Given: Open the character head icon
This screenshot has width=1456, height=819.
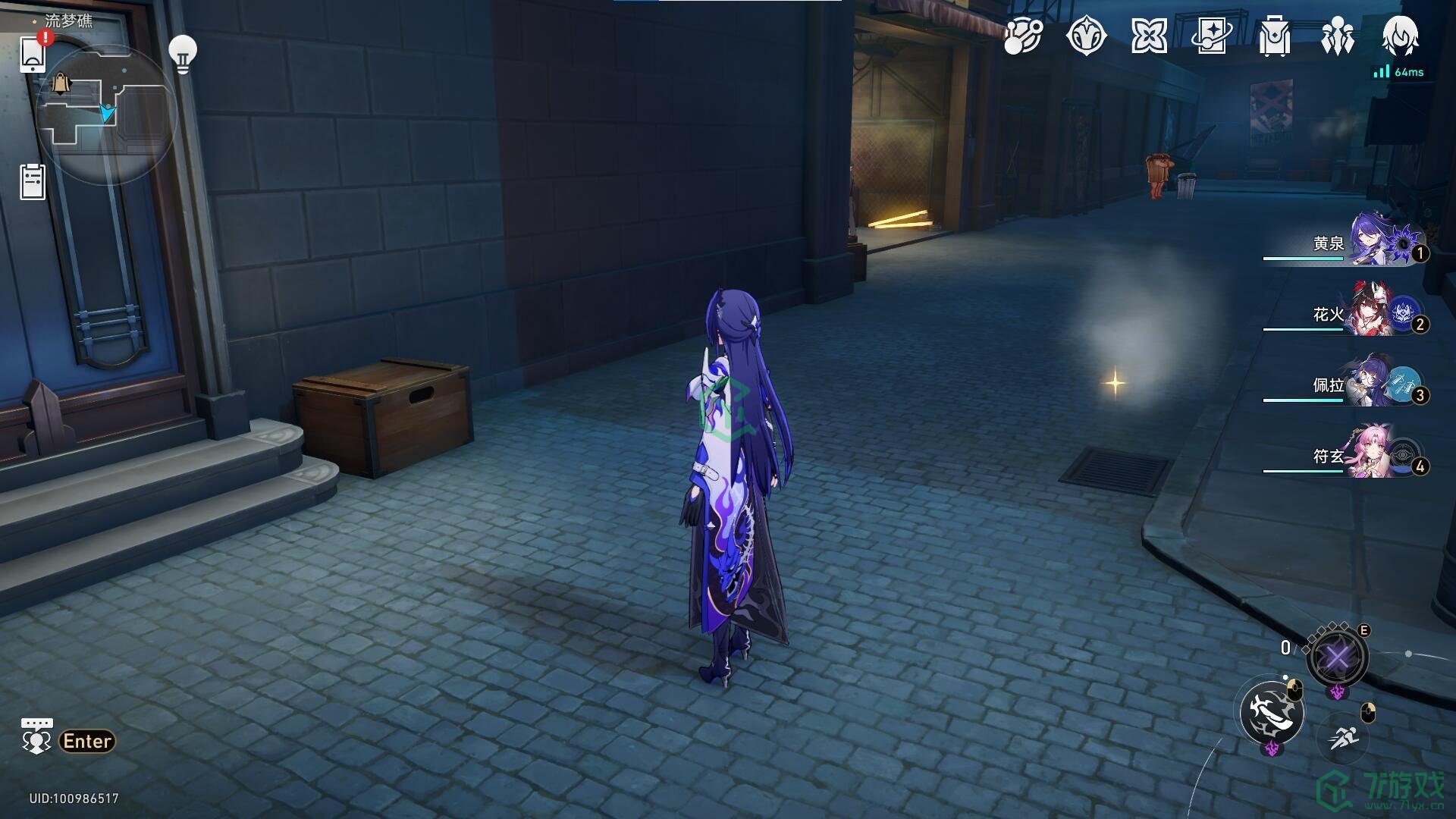Looking at the screenshot, I should (x=1400, y=35).
